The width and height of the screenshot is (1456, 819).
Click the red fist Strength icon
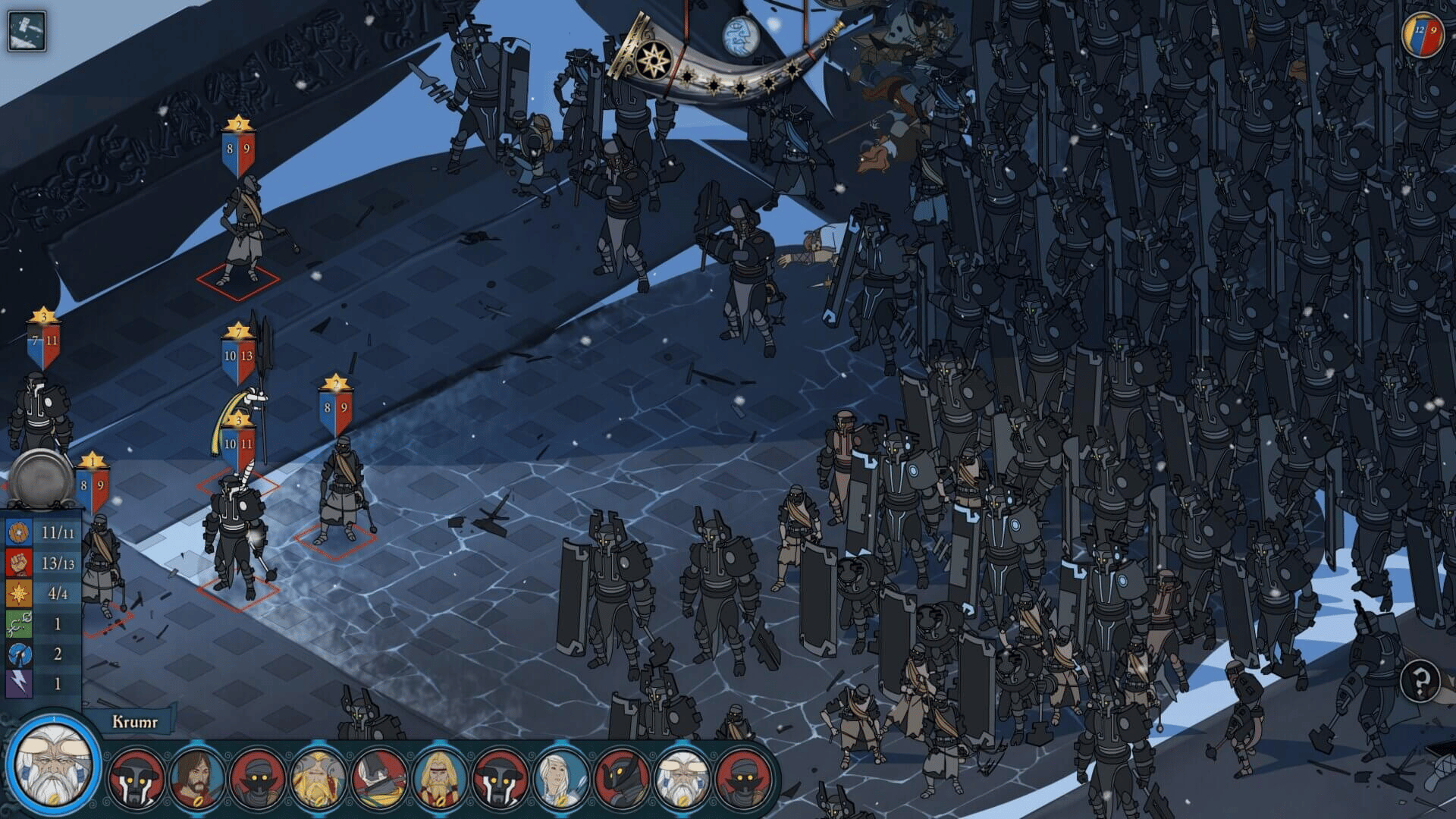click(x=19, y=561)
